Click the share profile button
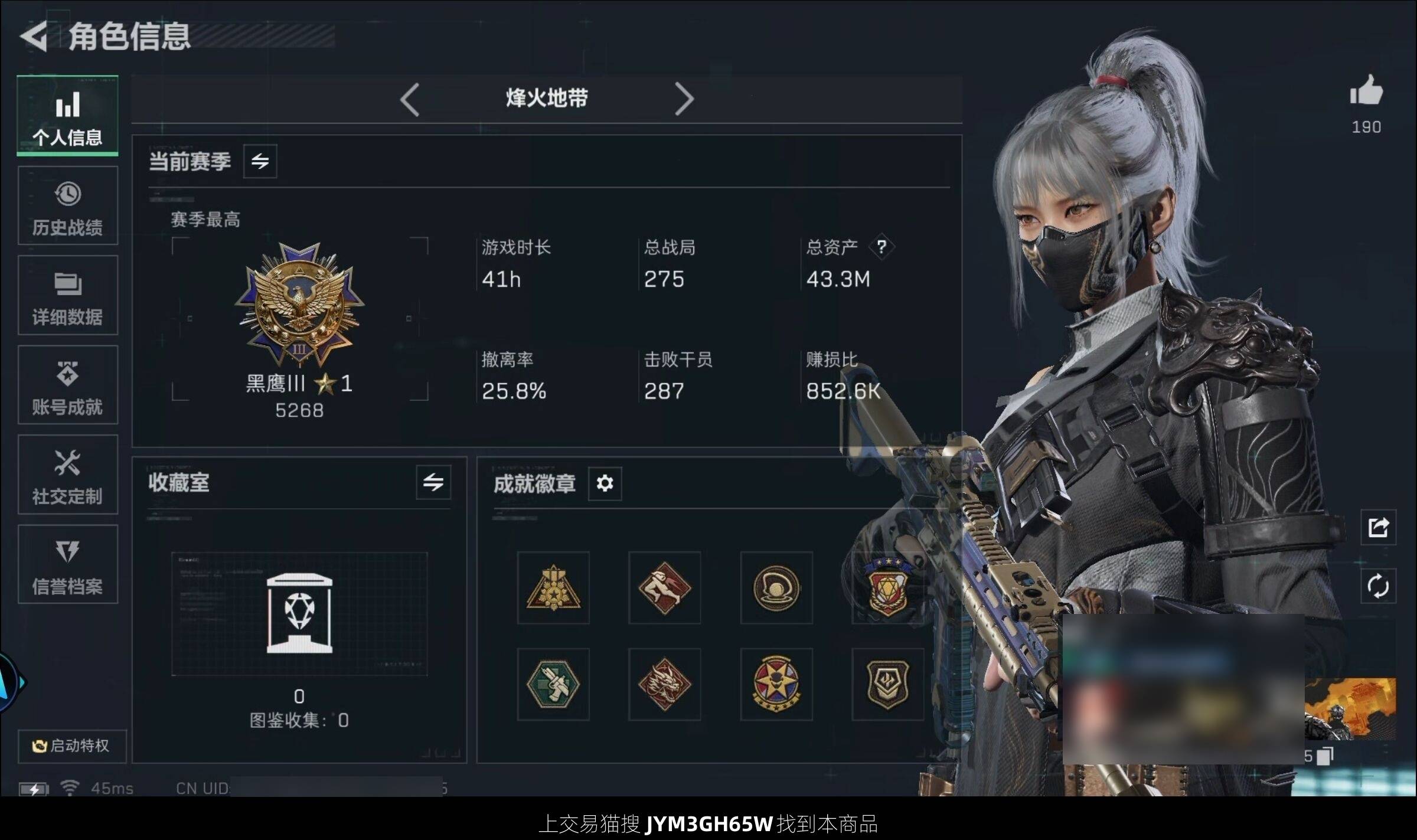Screen dimensions: 1417x840 pyautogui.click(x=1378, y=527)
